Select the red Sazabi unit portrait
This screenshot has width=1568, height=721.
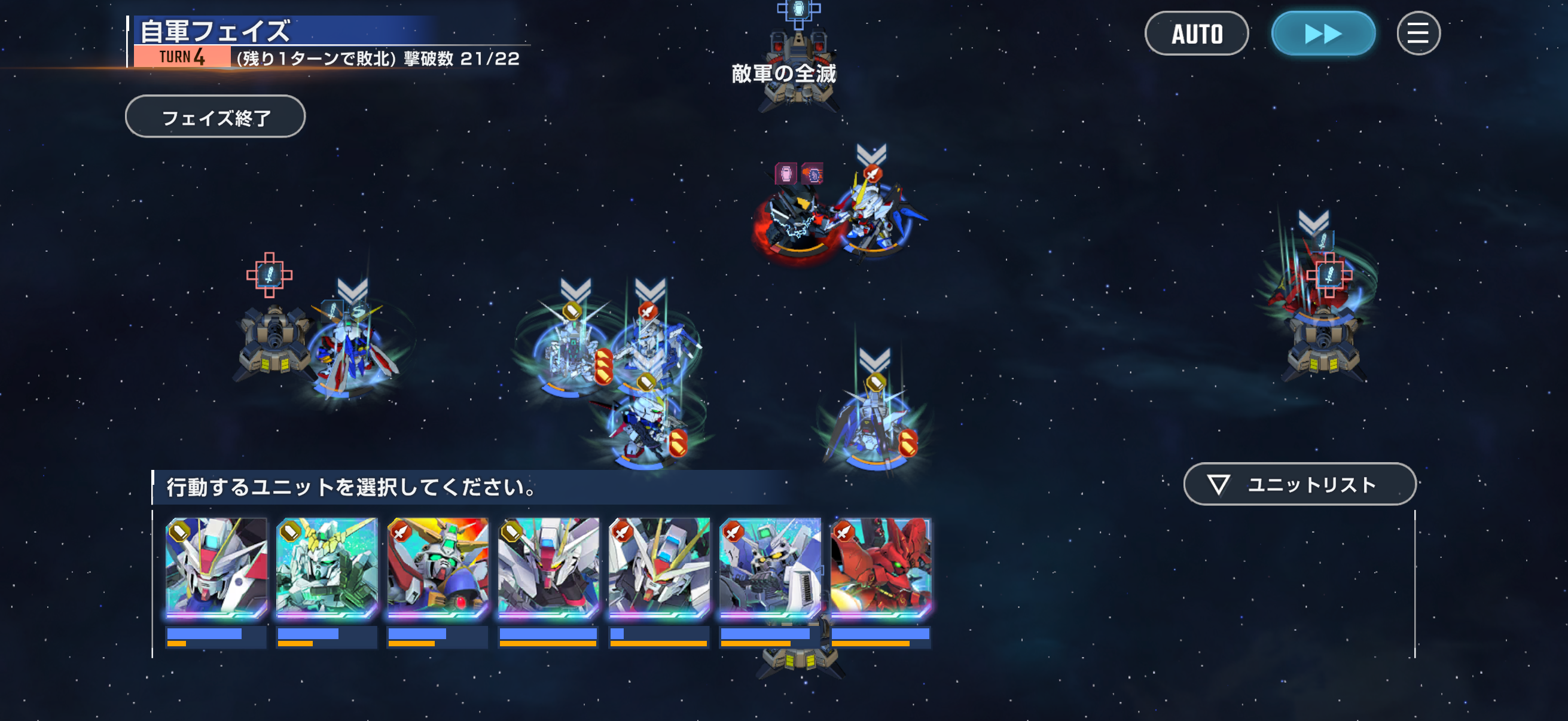tap(880, 567)
